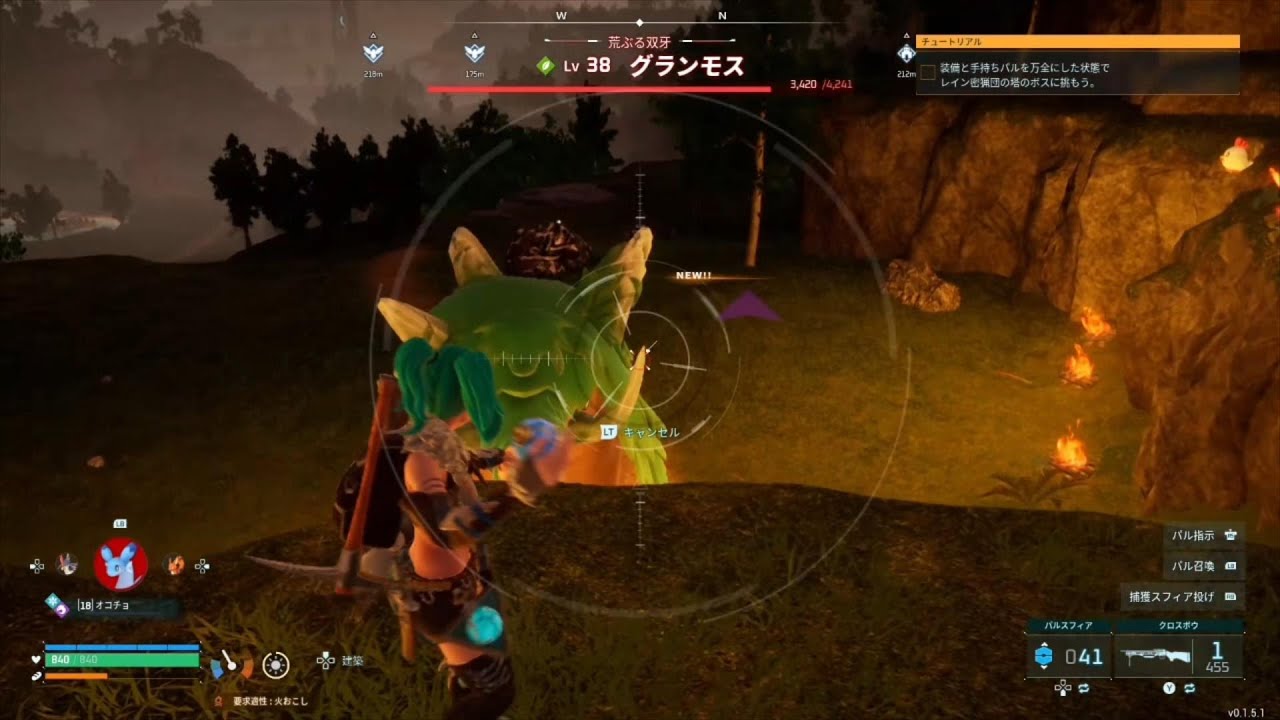Switch to the orange fox pal portrait
The height and width of the screenshot is (720, 1280).
(x=175, y=565)
